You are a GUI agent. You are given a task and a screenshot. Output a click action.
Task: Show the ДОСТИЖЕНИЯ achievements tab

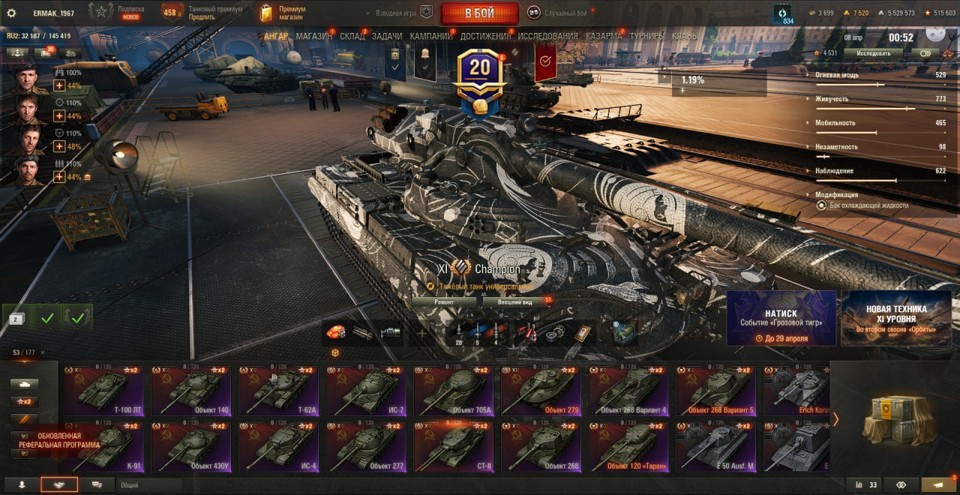click(485, 36)
